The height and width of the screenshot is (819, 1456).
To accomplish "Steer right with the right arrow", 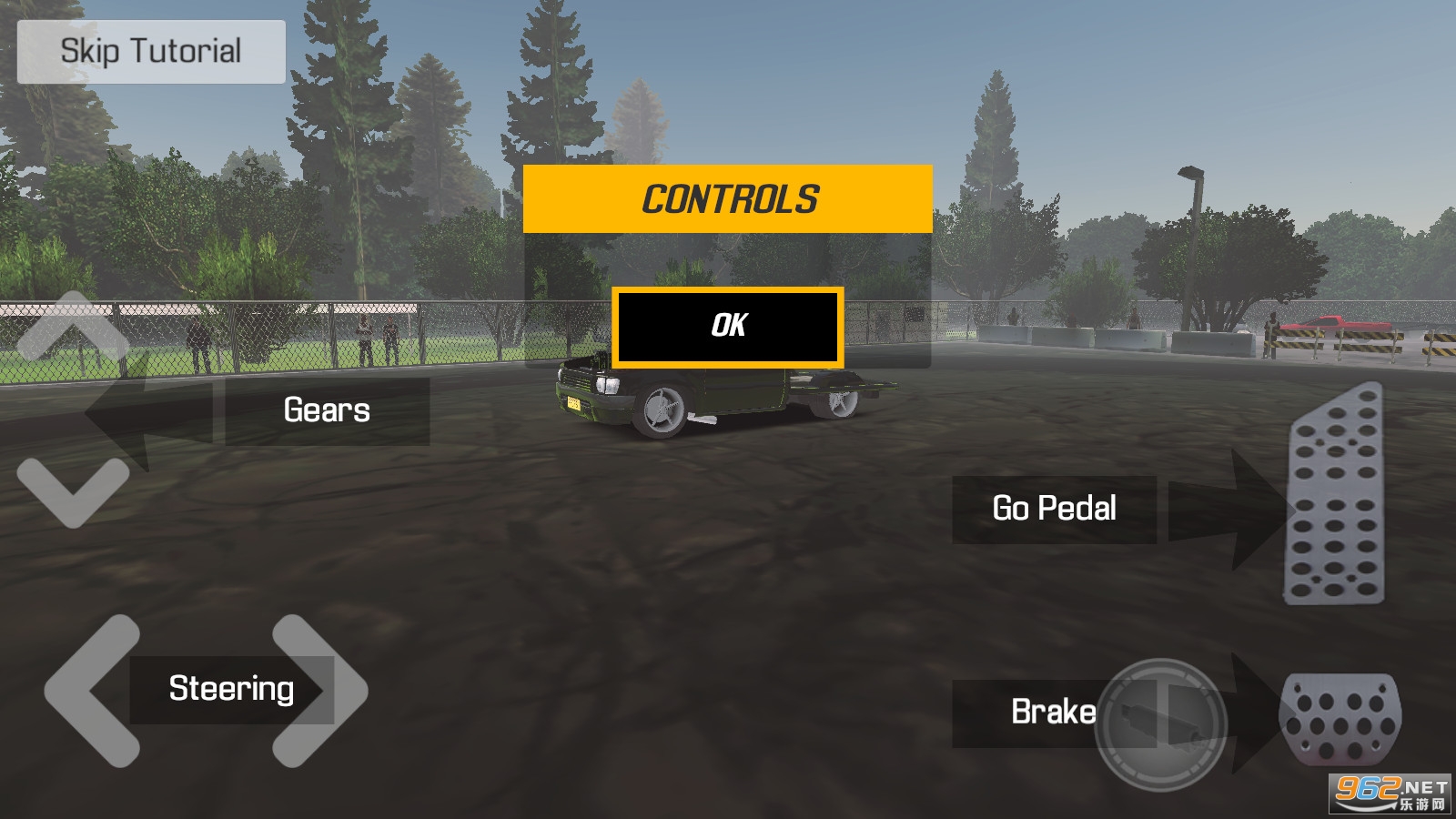I will (320, 690).
